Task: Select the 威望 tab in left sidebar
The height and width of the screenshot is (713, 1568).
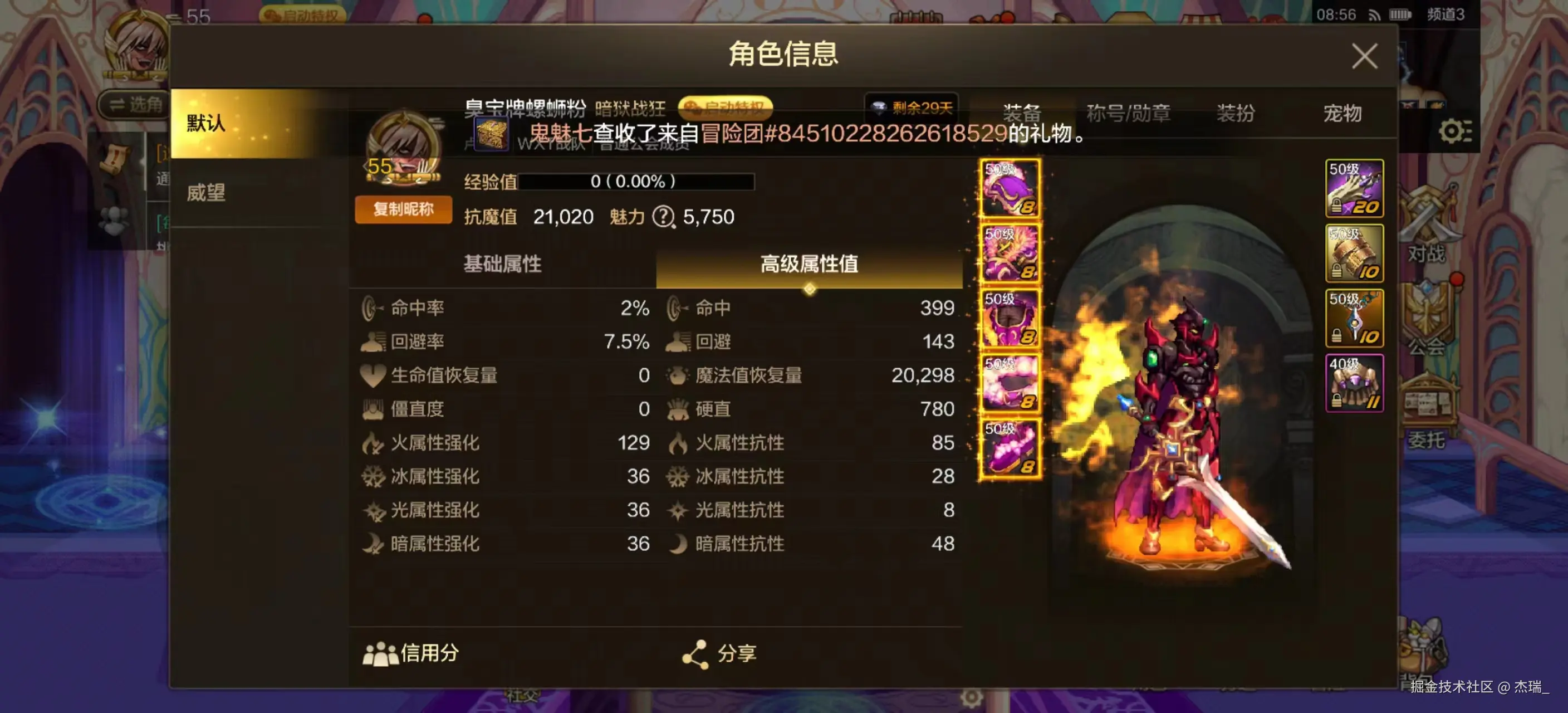Action: point(205,192)
